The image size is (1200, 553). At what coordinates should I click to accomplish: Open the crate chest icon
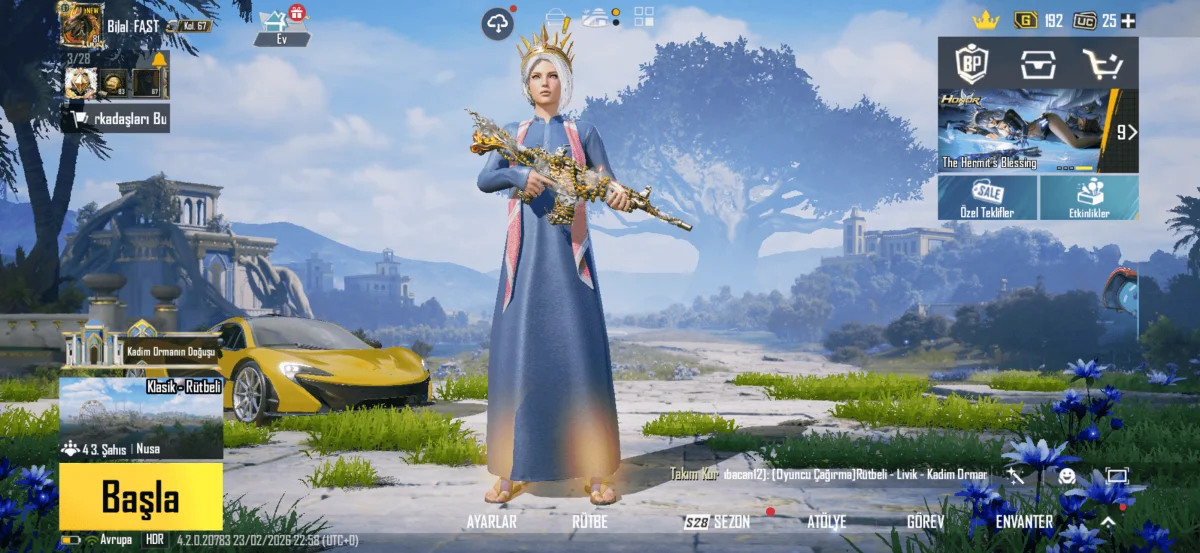coord(1038,64)
